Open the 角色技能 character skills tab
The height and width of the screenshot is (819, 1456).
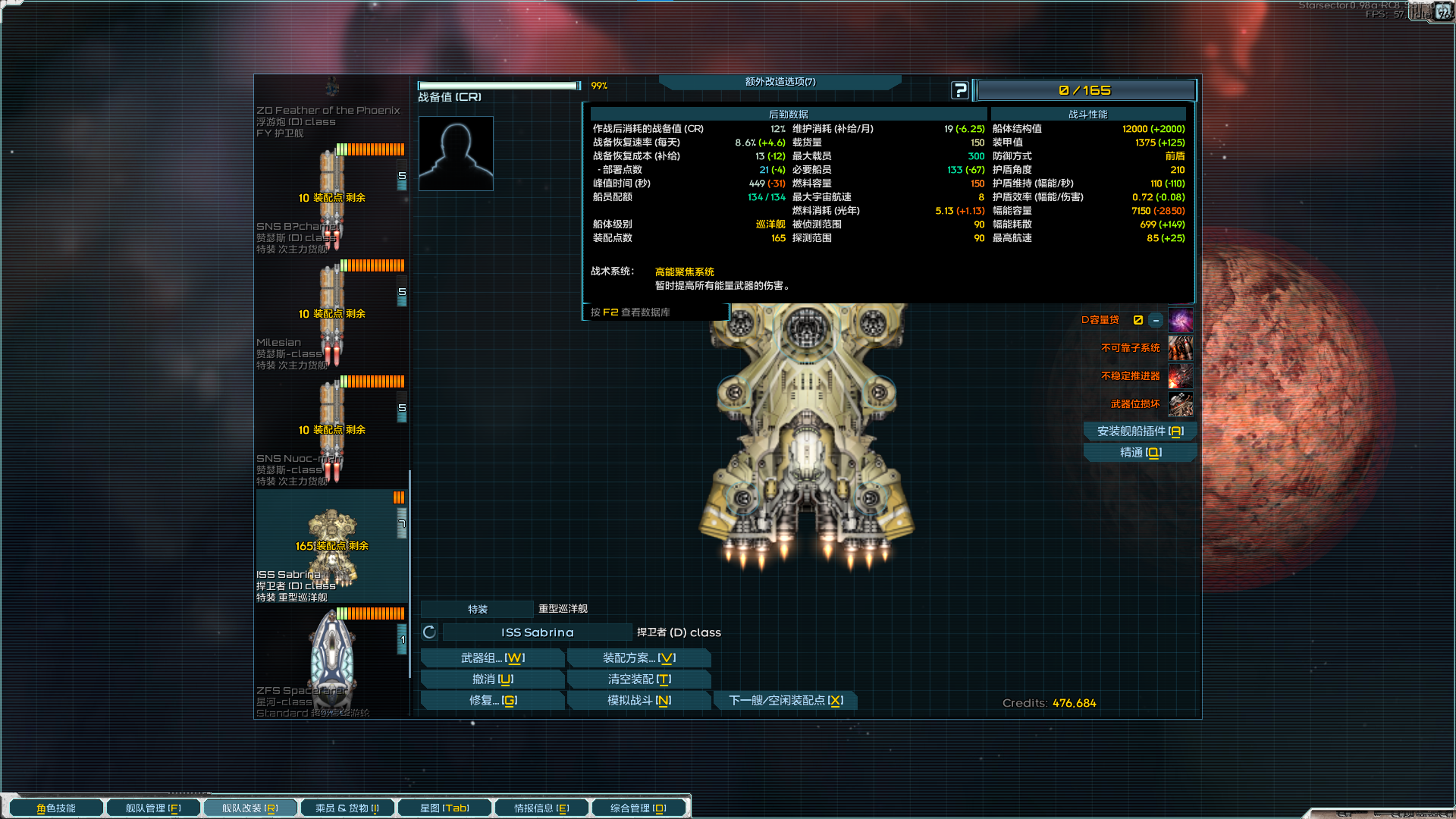pos(56,808)
